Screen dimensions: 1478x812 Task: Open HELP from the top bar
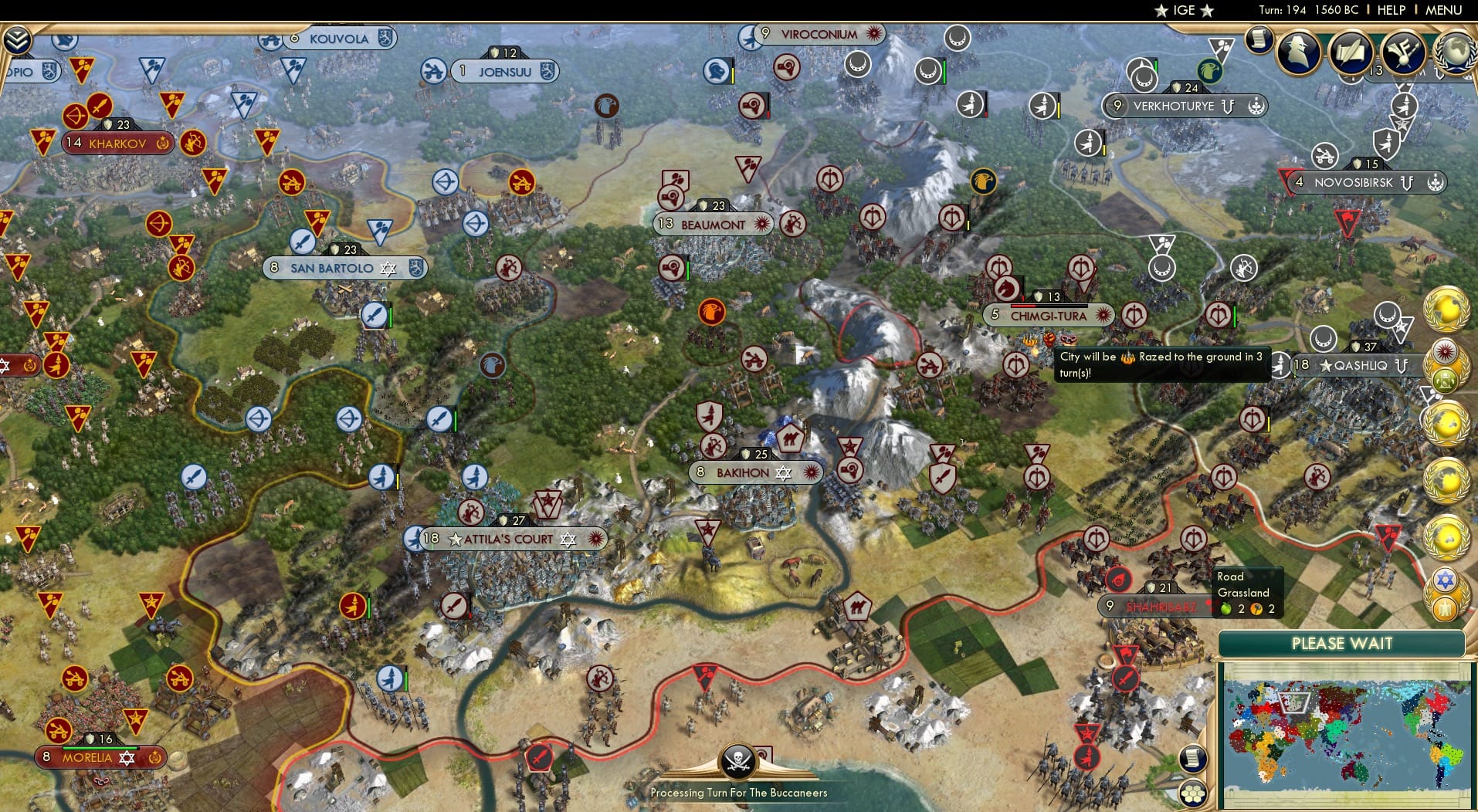pyautogui.click(x=1392, y=11)
